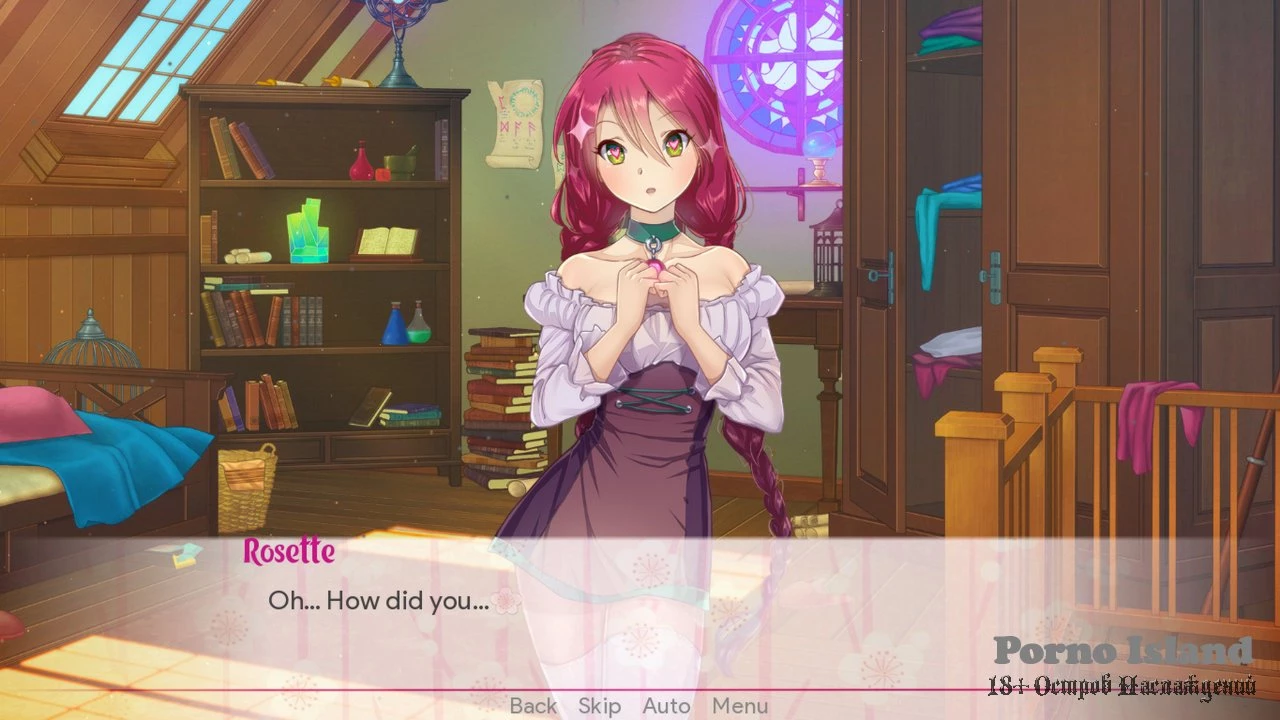Enable Auto dialogue advance

(x=666, y=706)
